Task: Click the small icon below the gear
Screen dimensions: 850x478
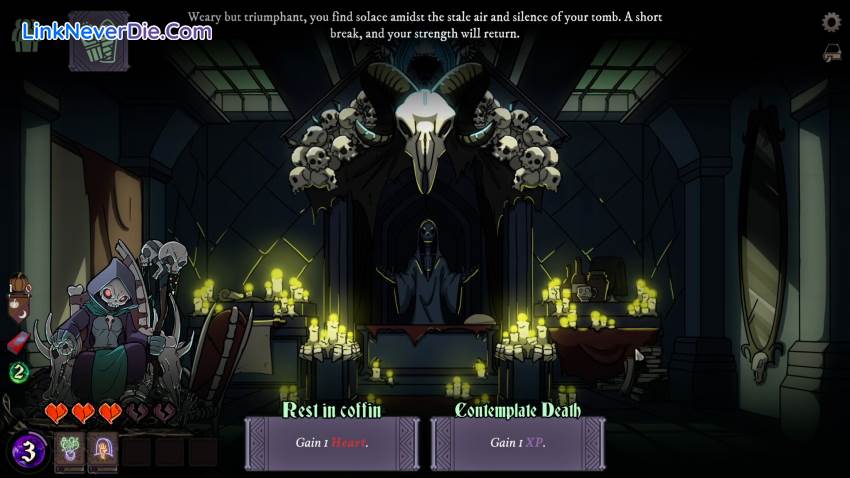Action: coord(831,53)
